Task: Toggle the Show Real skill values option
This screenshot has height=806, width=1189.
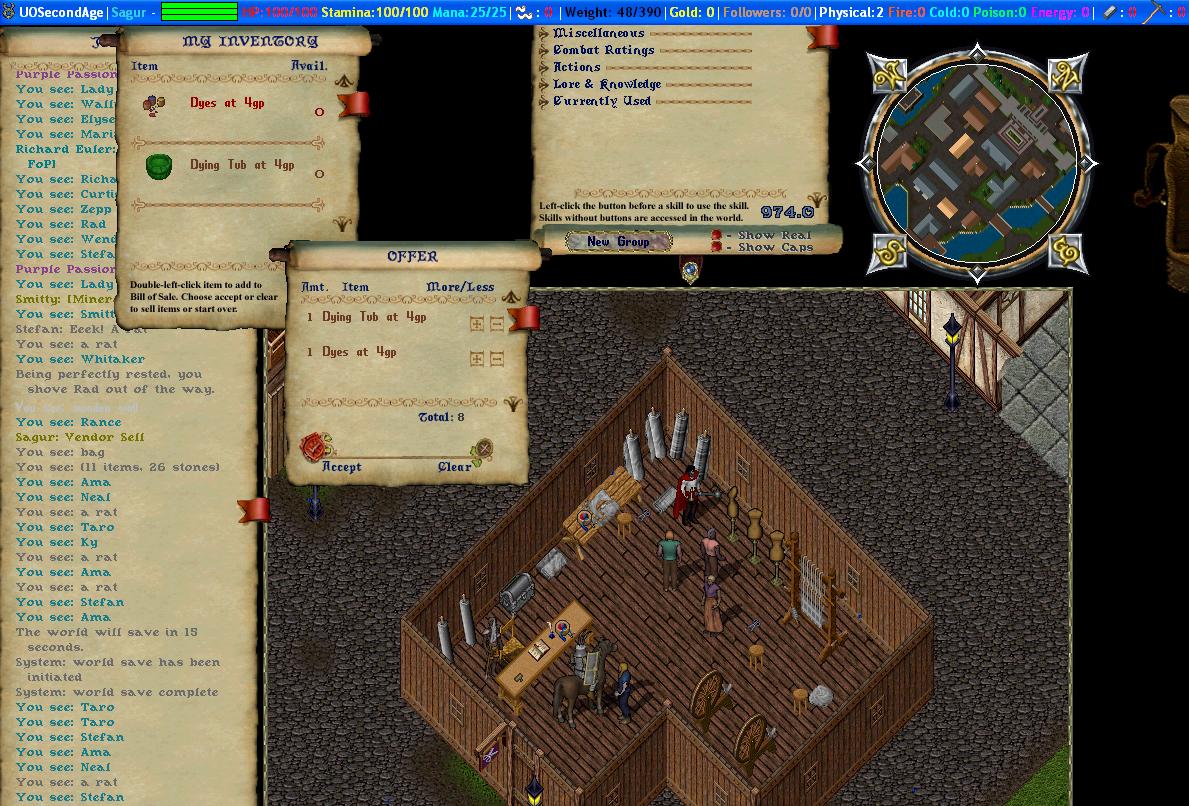Action: 716,235
